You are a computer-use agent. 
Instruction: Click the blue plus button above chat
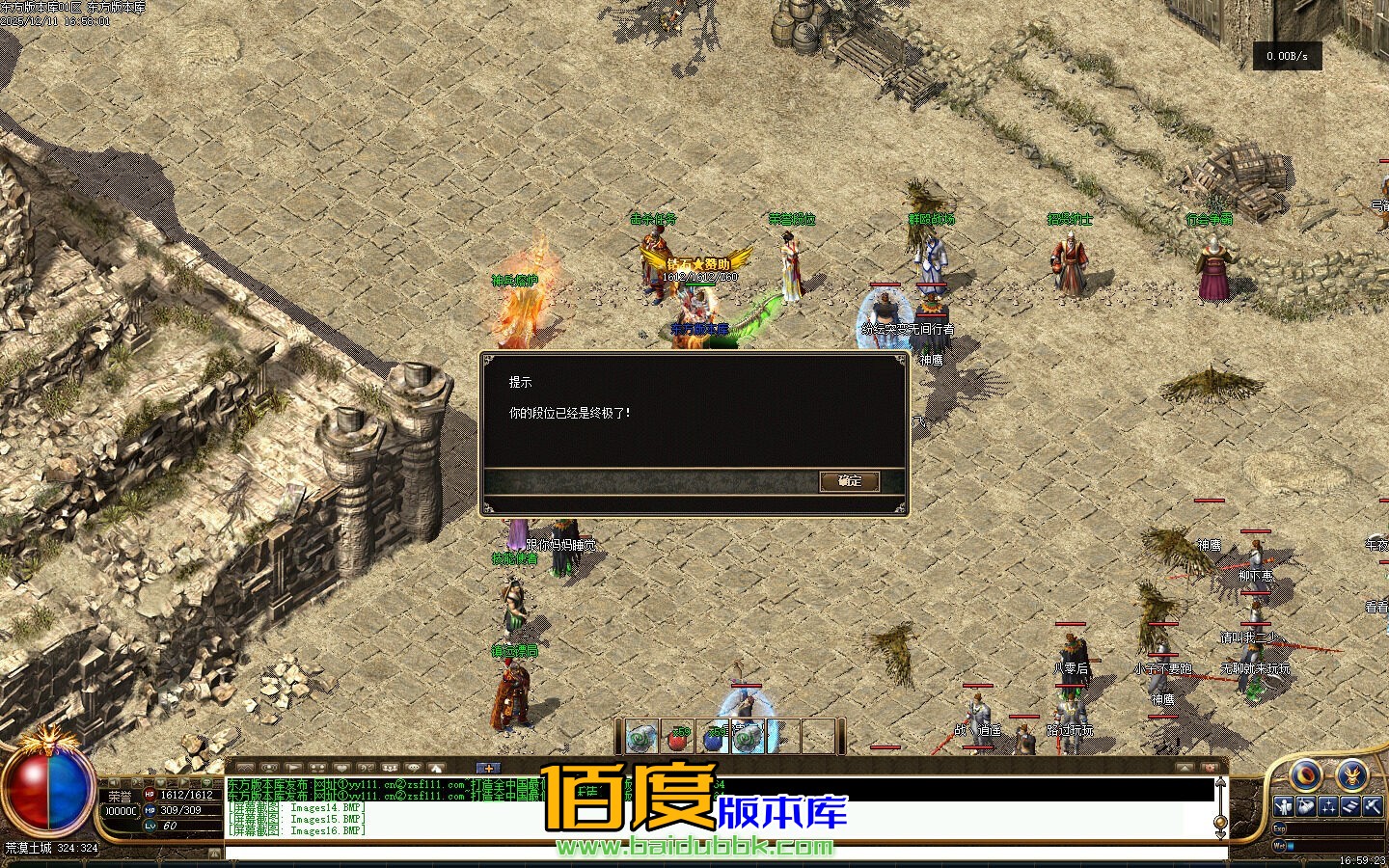click(489, 768)
